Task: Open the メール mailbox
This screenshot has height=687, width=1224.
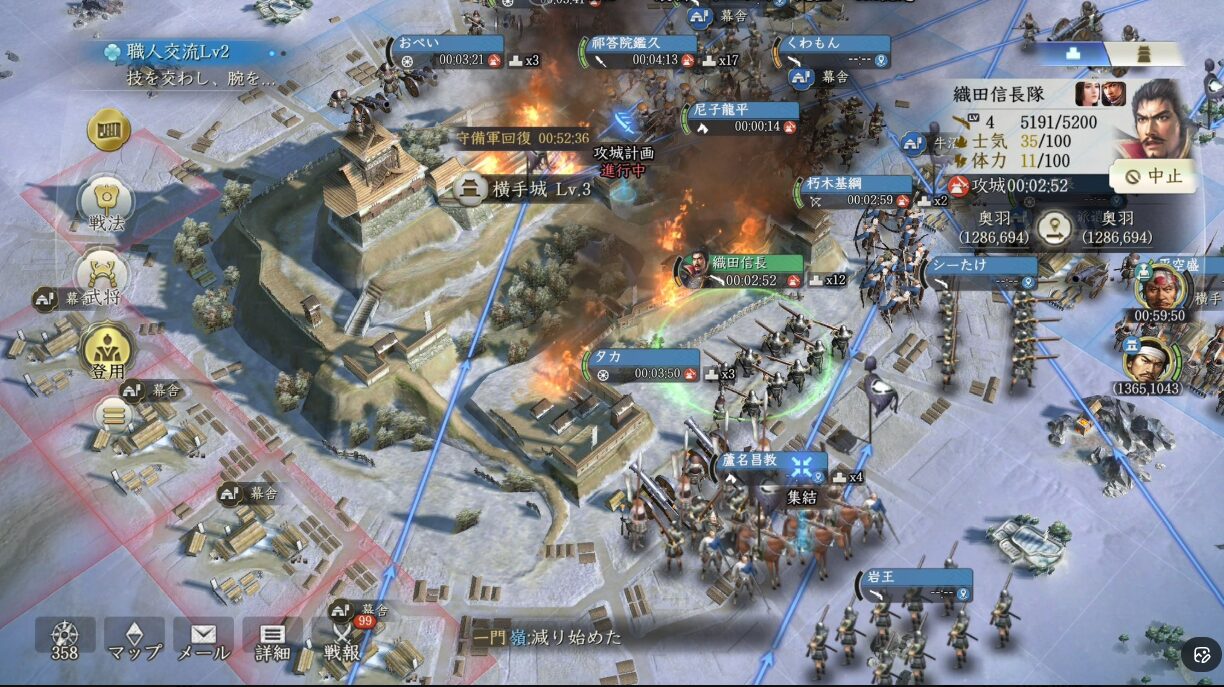Action: tap(203, 640)
